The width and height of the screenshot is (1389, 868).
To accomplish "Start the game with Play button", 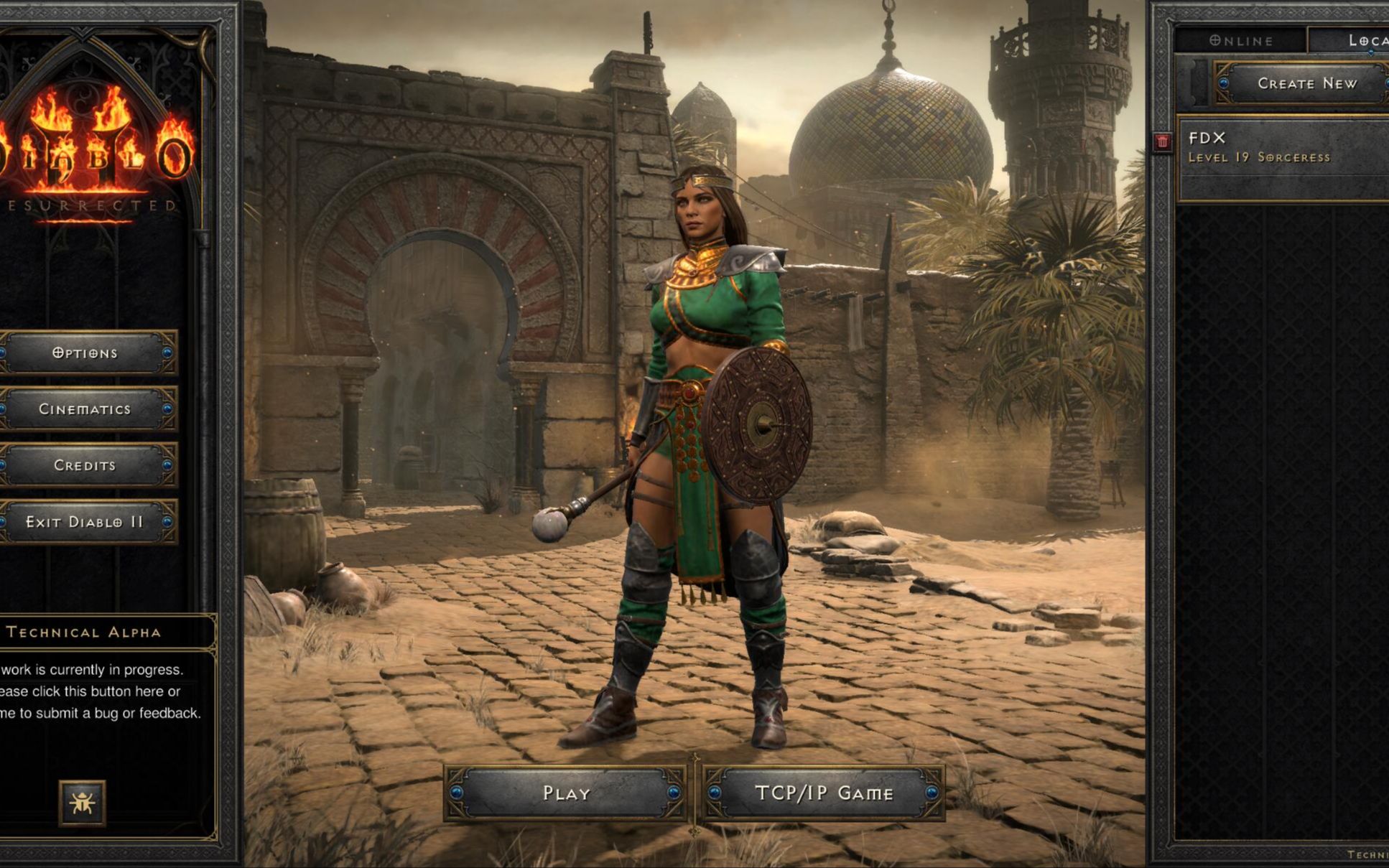I will 565,793.
